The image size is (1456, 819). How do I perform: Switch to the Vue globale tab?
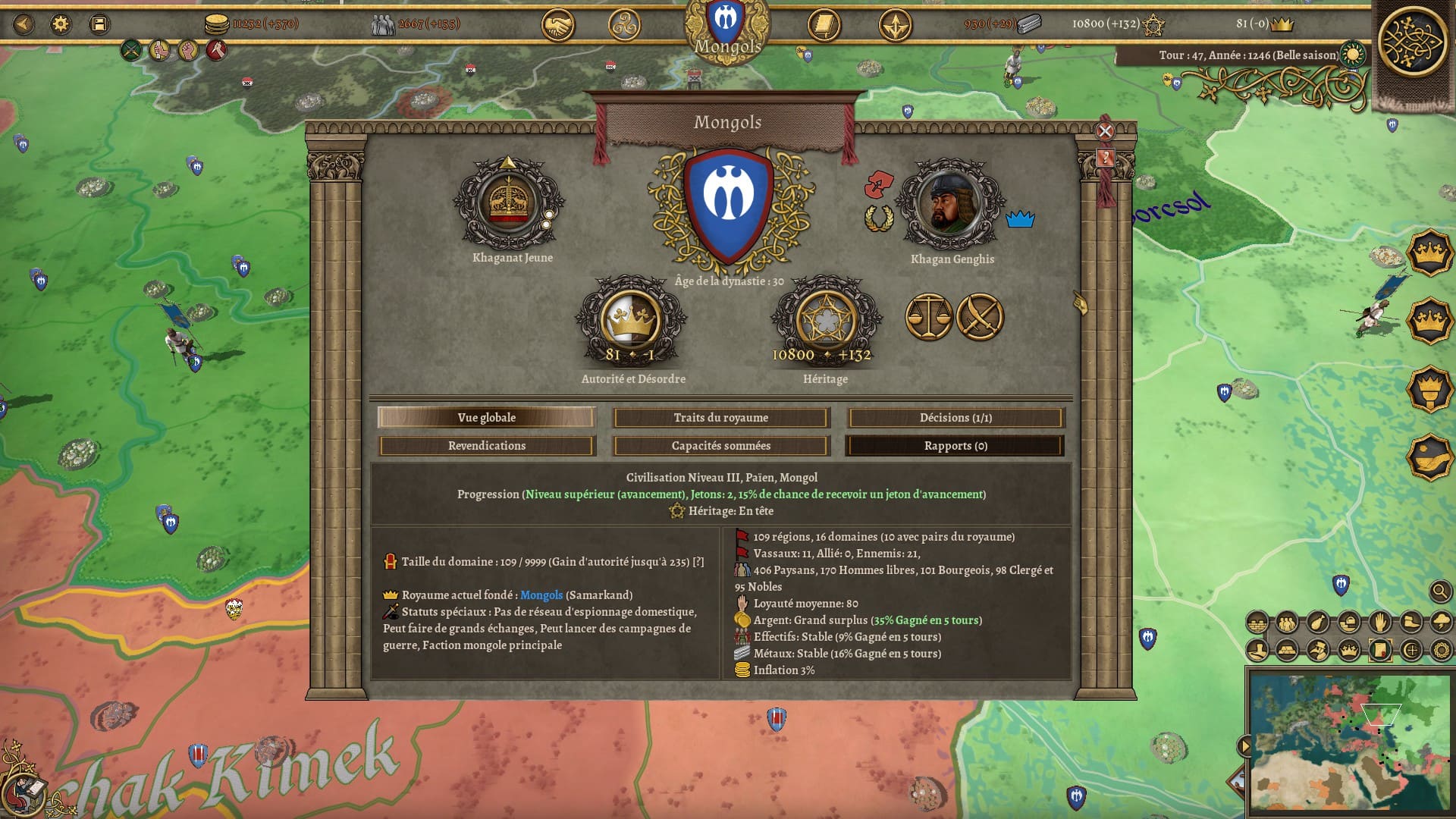point(486,418)
